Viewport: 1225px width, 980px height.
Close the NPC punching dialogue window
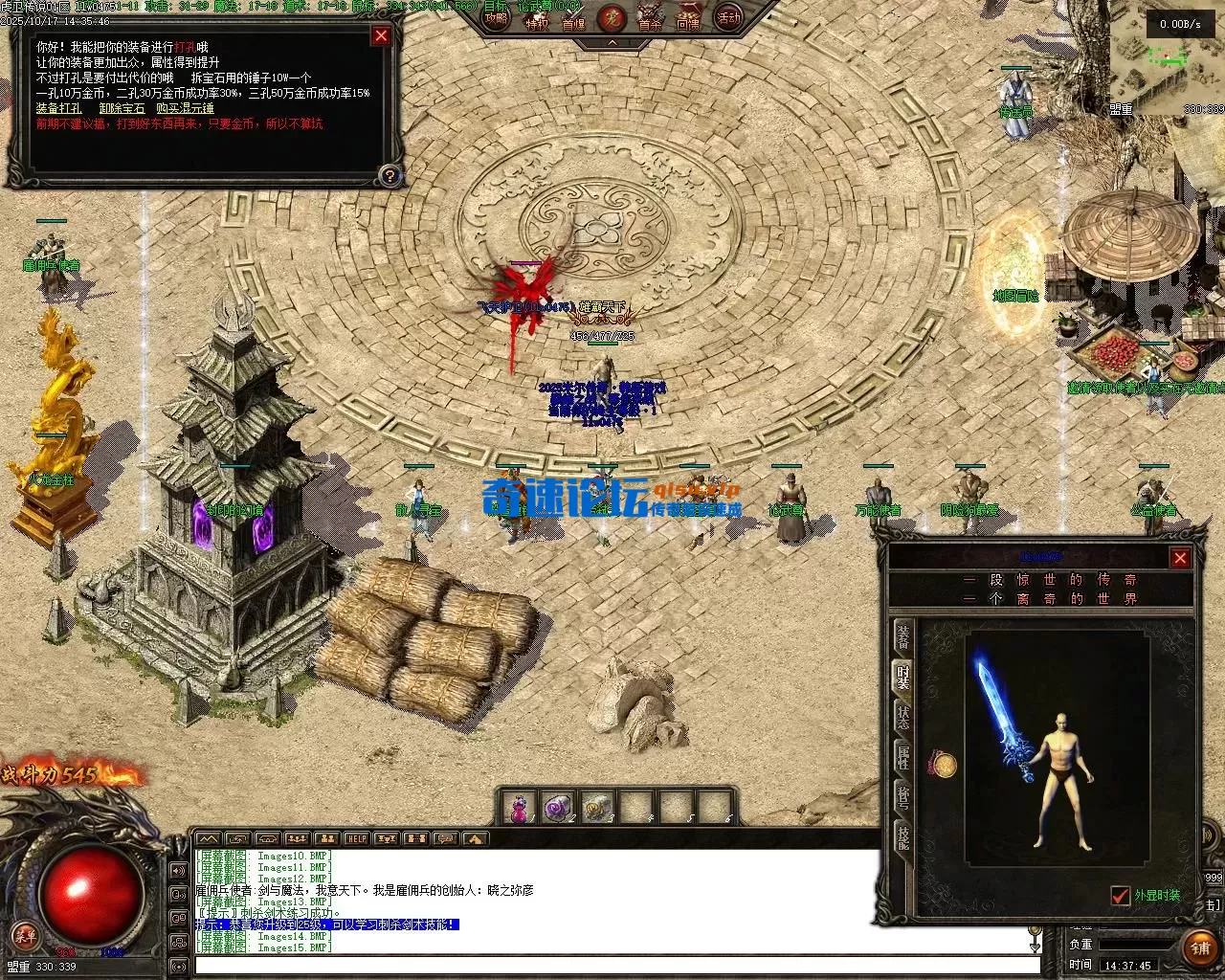click(x=381, y=36)
